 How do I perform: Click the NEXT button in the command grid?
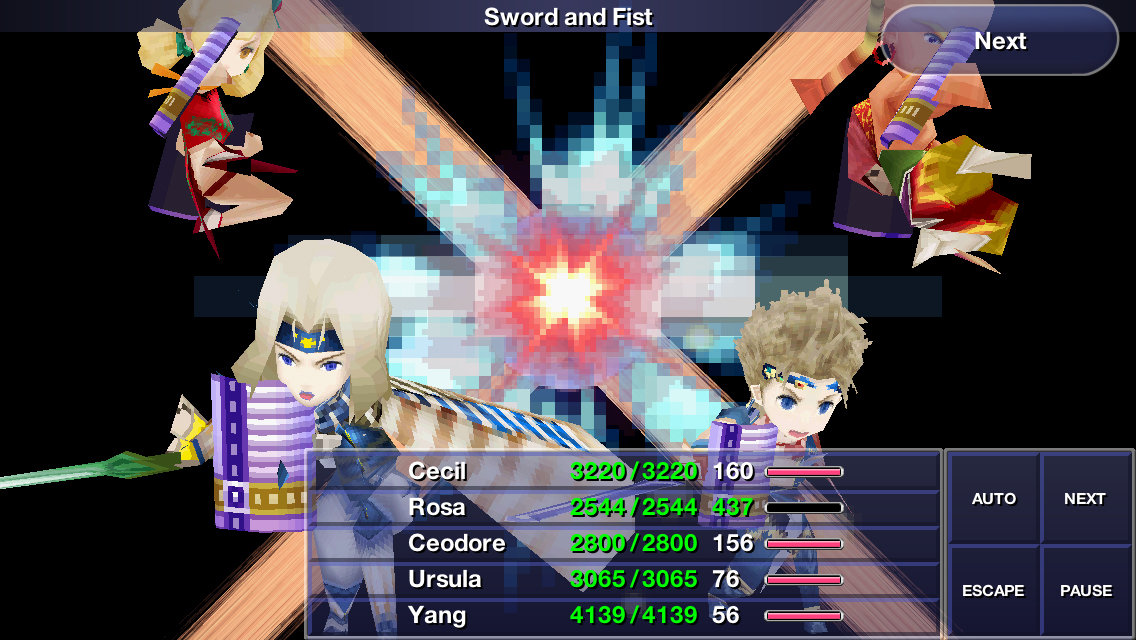1085,498
